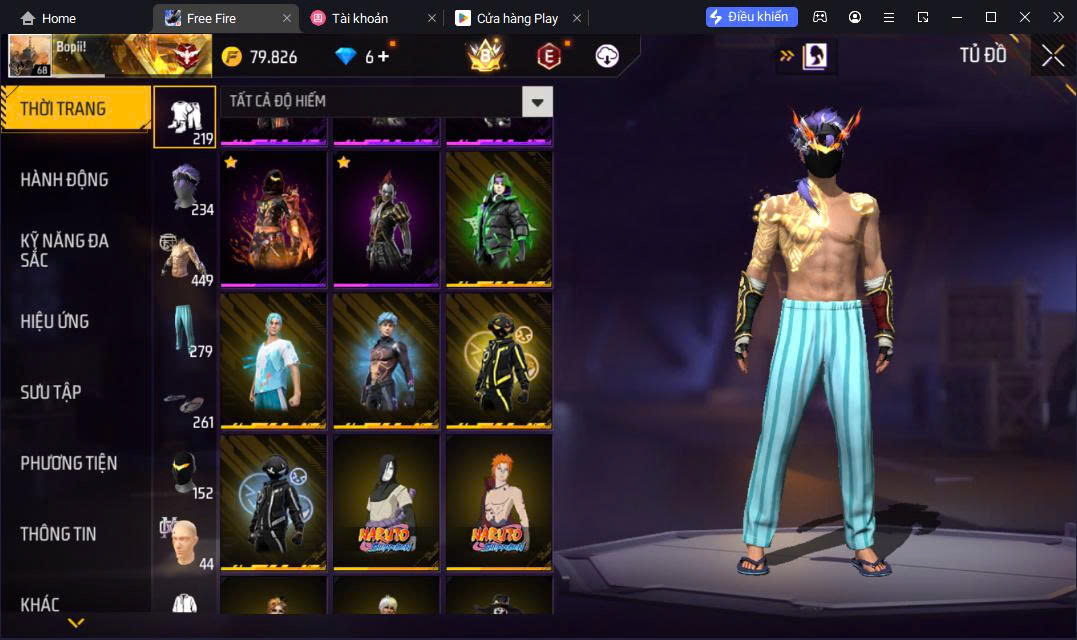The image size is (1077, 640).
Task: Show the Sưu Tập collection tab
Action: pyautogui.click(x=51, y=392)
